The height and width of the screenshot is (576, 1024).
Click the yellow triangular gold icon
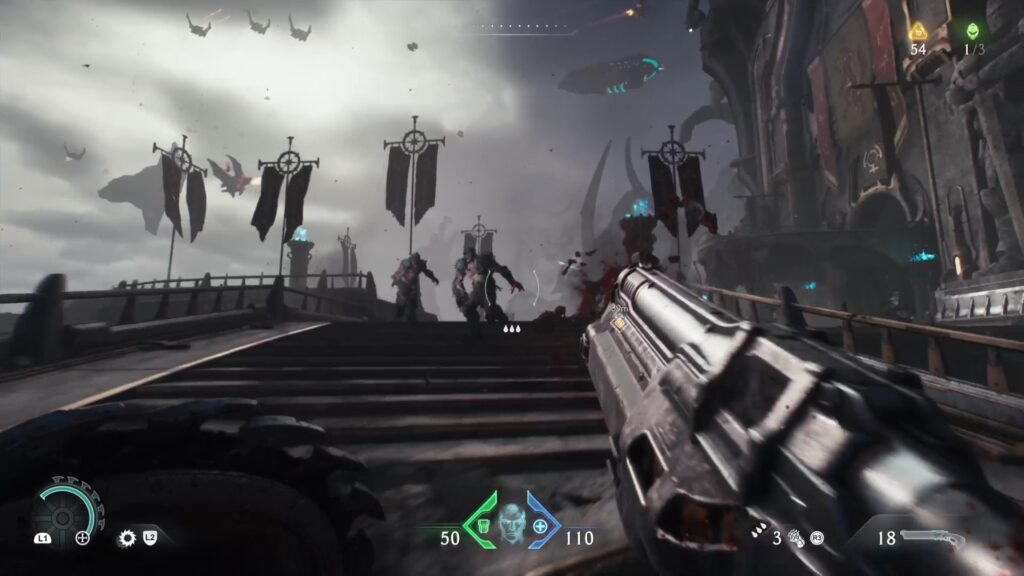[x=918, y=31]
